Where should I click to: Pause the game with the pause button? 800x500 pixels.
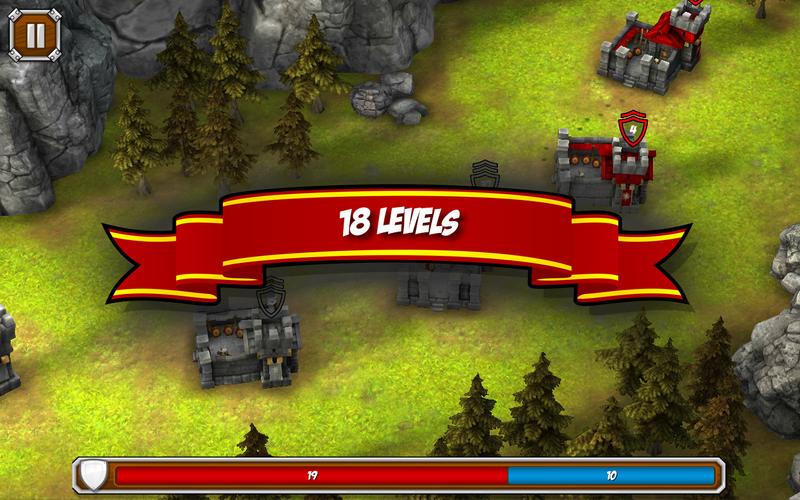(x=34, y=35)
